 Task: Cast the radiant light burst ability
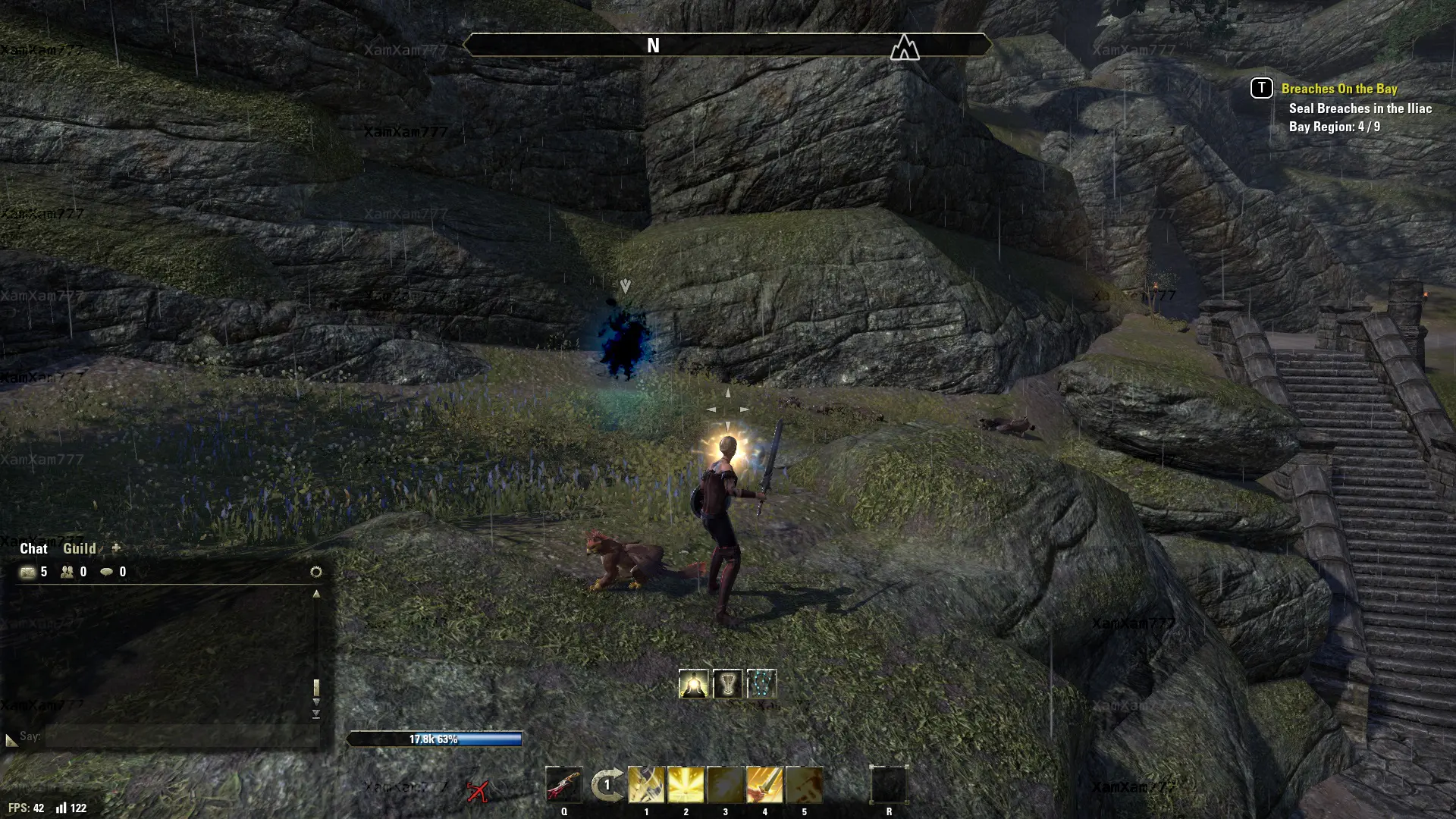pyautogui.click(x=686, y=785)
